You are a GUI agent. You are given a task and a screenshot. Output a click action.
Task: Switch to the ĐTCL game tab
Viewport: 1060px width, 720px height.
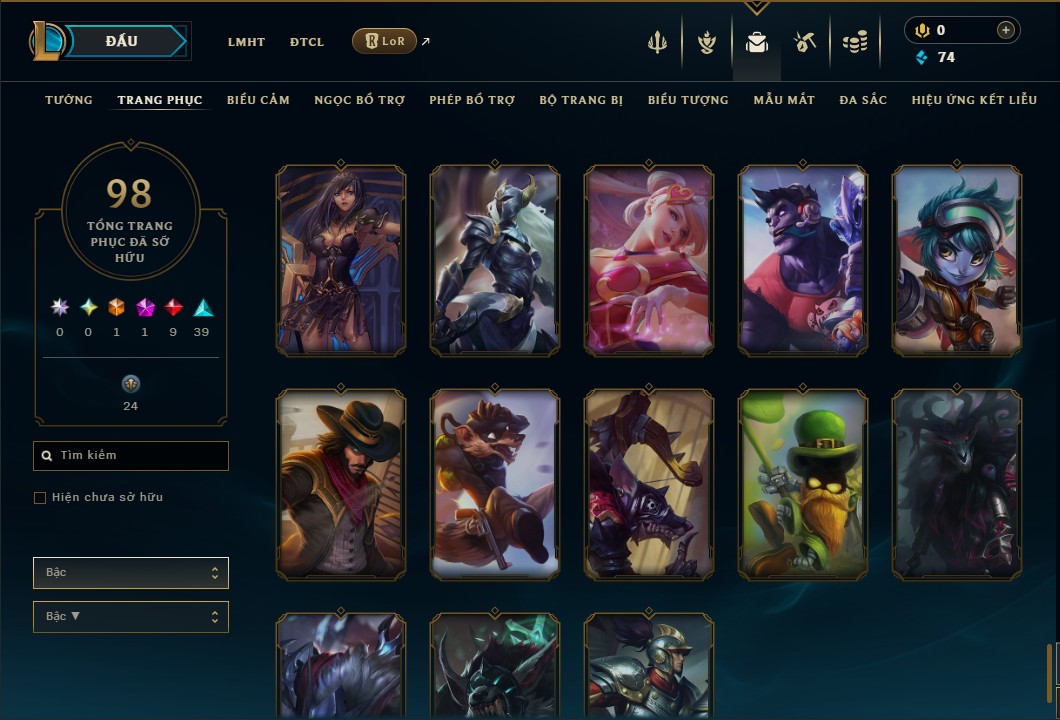coord(307,42)
